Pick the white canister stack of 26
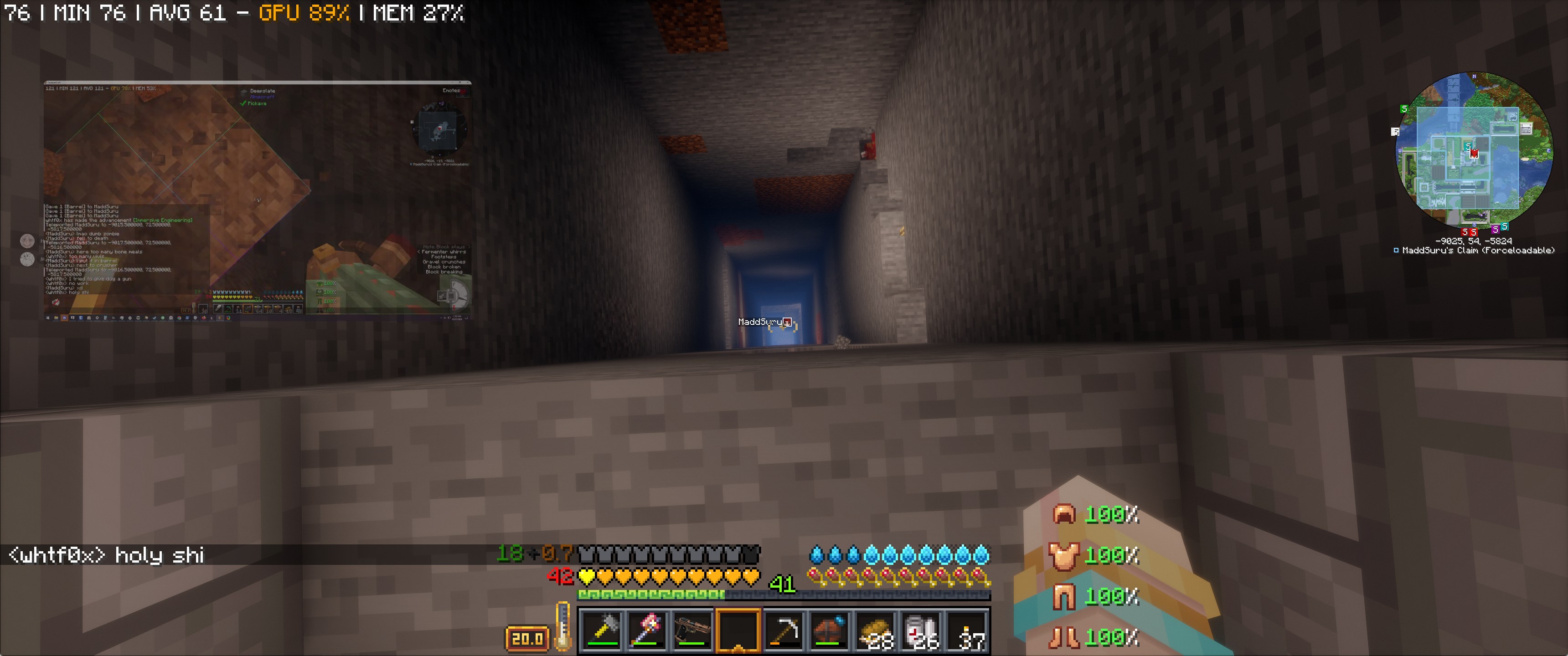This screenshot has width=1568, height=656. (x=920, y=630)
